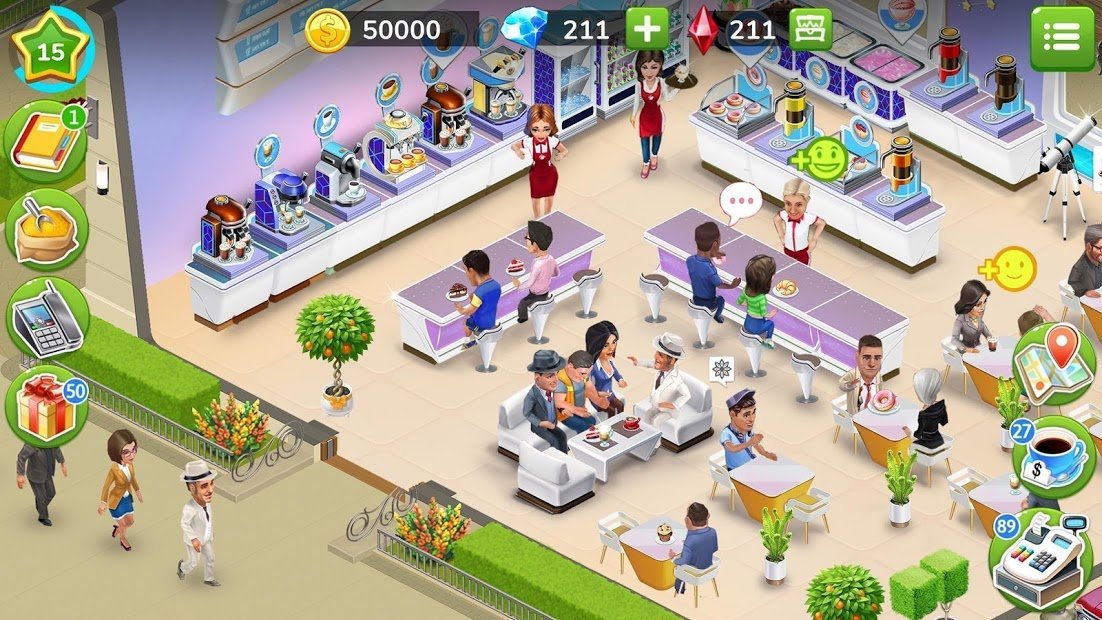This screenshot has height=620, width=1102.
Task: Open the green list menu button
Action: [1062, 38]
